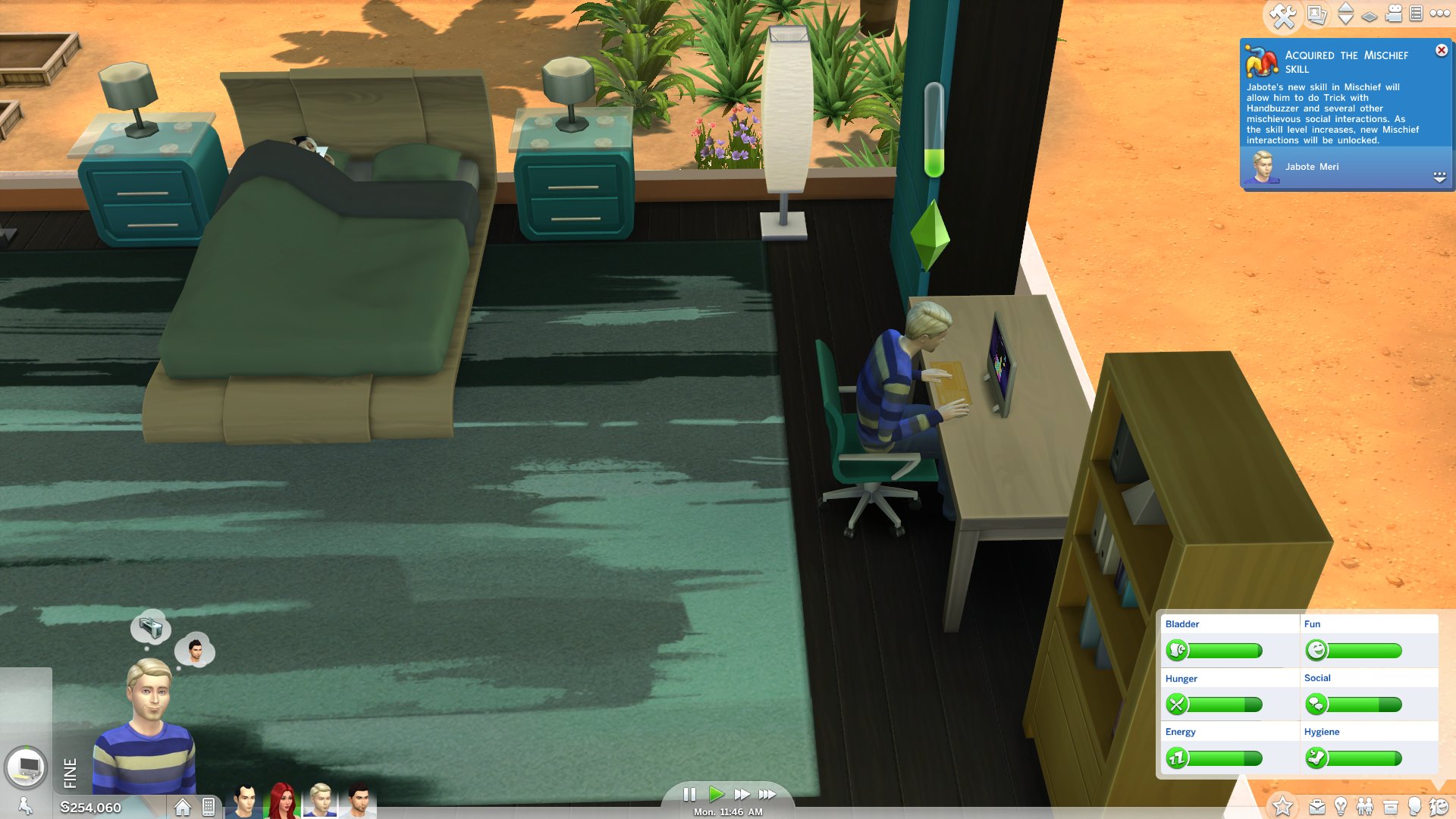Open the options ellipsis menu
1456x819 pixels.
[1439, 13]
